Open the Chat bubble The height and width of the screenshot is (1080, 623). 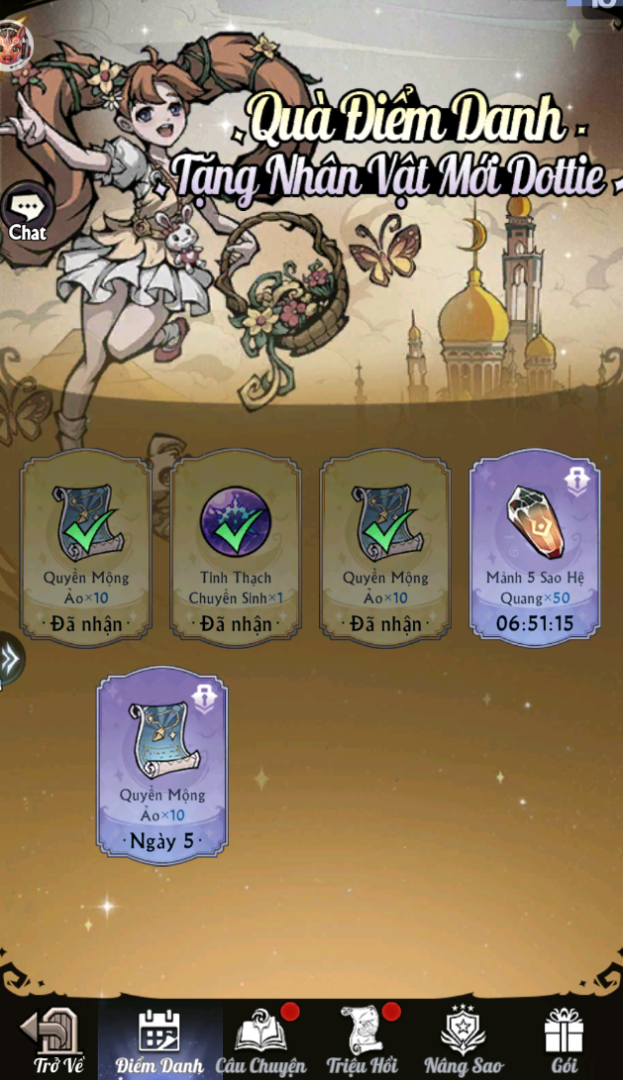pos(26,214)
